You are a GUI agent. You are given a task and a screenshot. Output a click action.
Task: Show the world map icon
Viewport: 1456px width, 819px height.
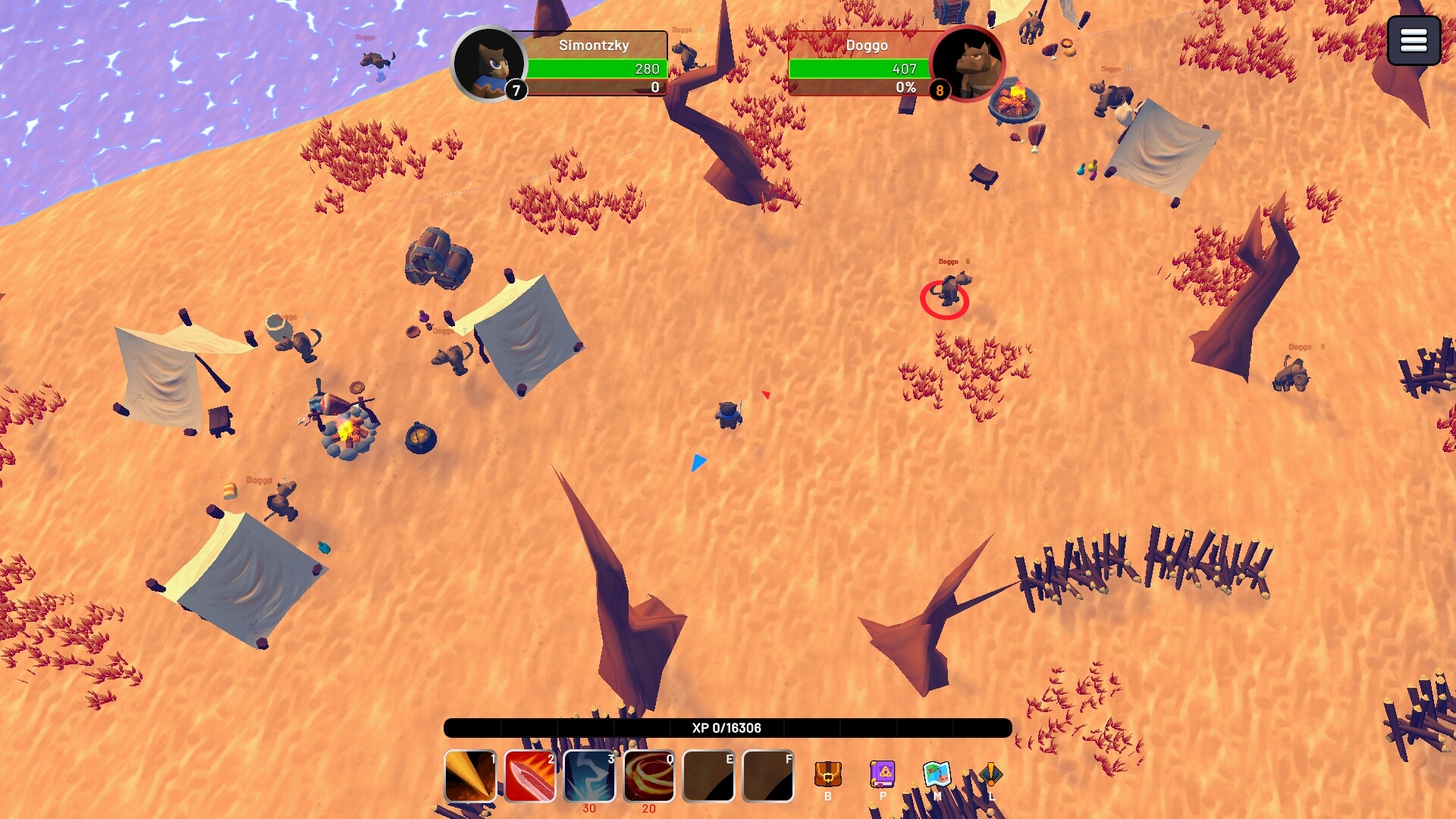[937, 774]
